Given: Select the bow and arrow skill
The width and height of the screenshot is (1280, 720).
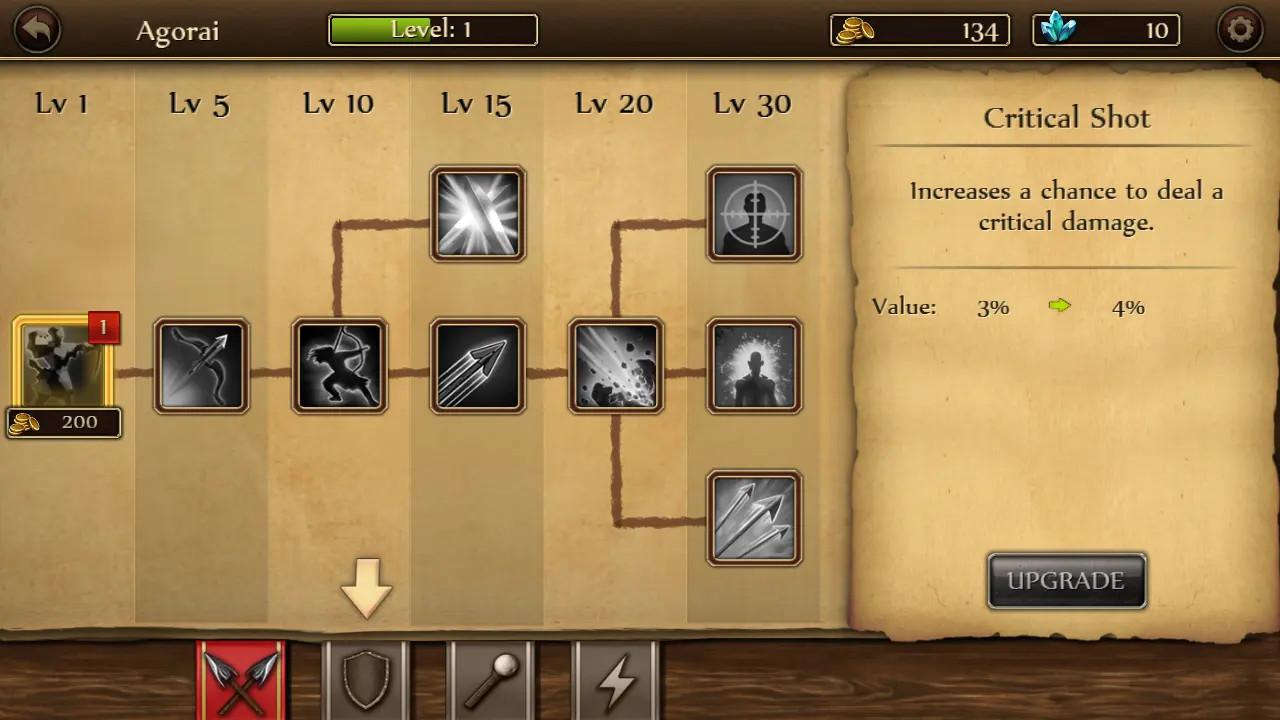Looking at the screenshot, I should point(201,366).
